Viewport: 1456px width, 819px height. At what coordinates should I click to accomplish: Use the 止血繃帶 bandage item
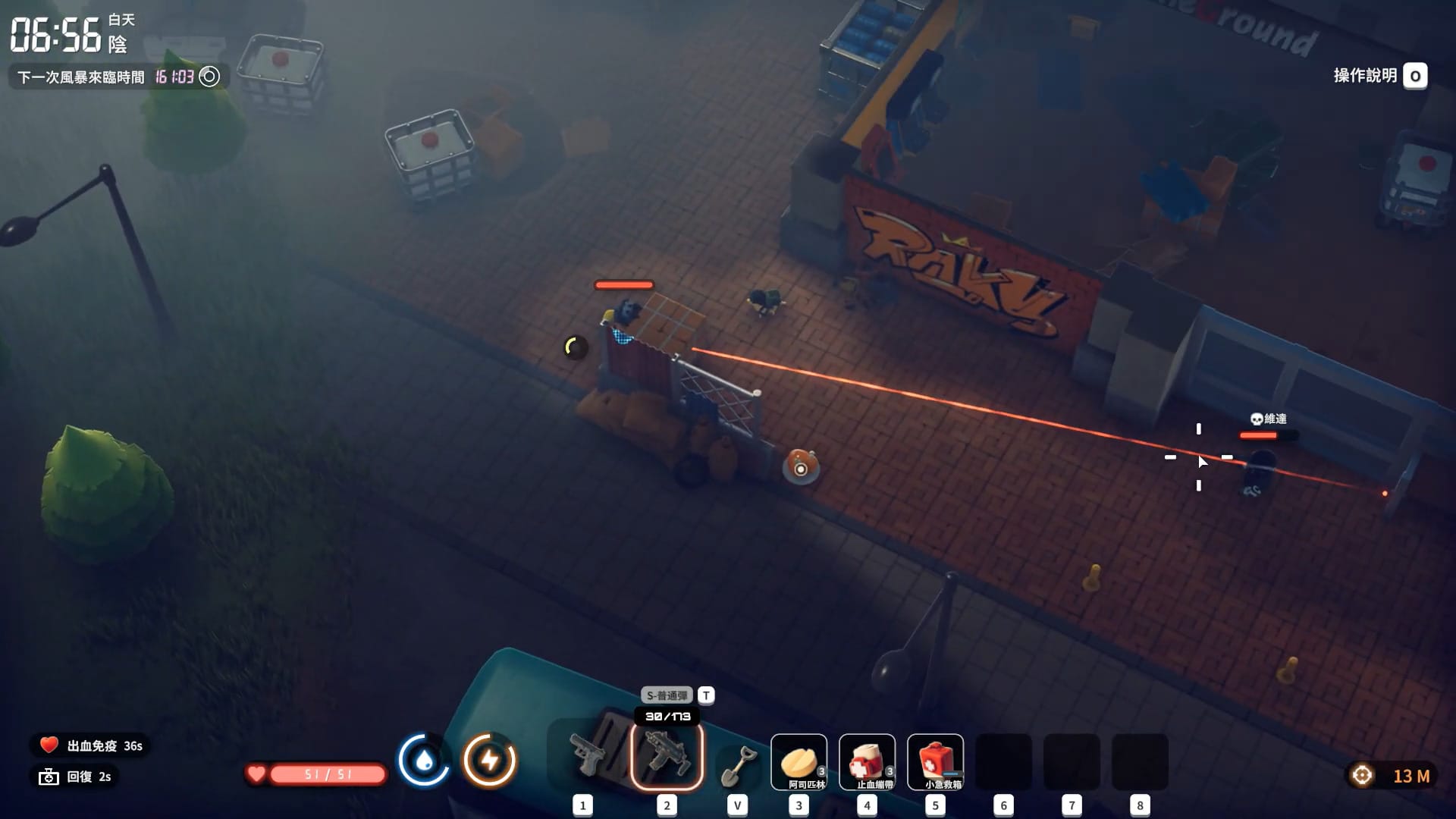[866, 762]
